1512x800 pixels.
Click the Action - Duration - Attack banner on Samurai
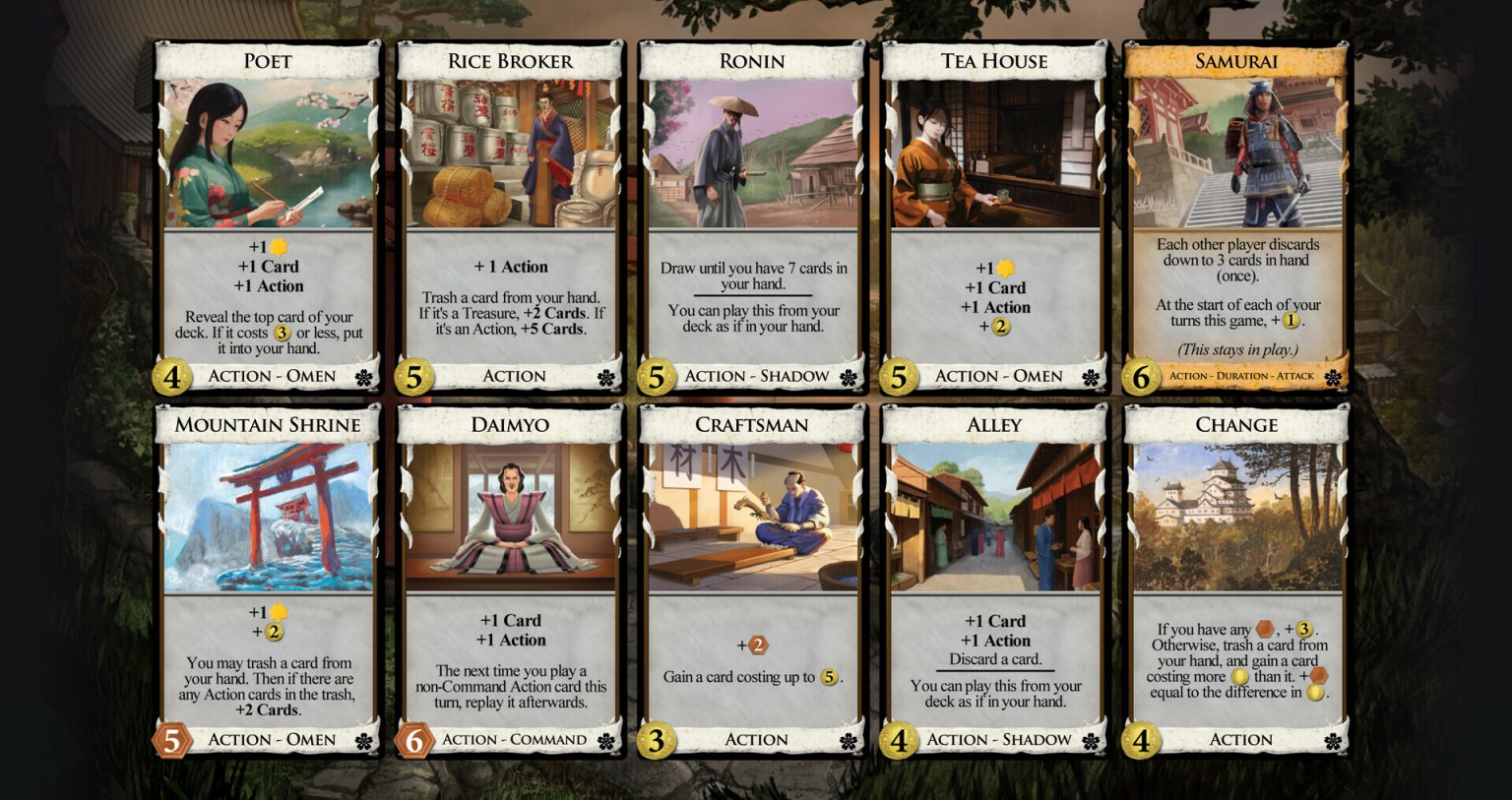tap(1242, 376)
